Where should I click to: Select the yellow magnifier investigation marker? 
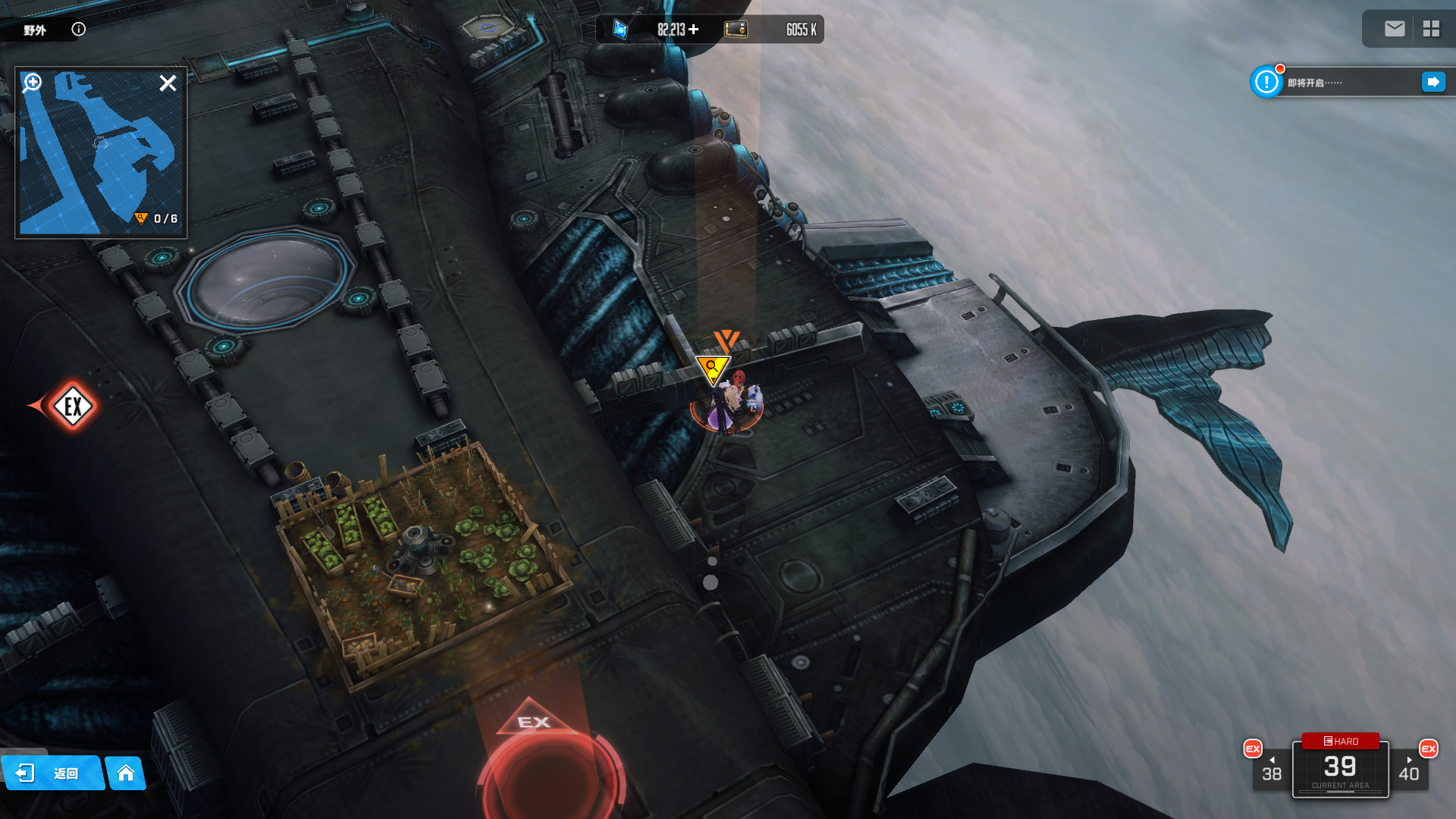point(712,369)
